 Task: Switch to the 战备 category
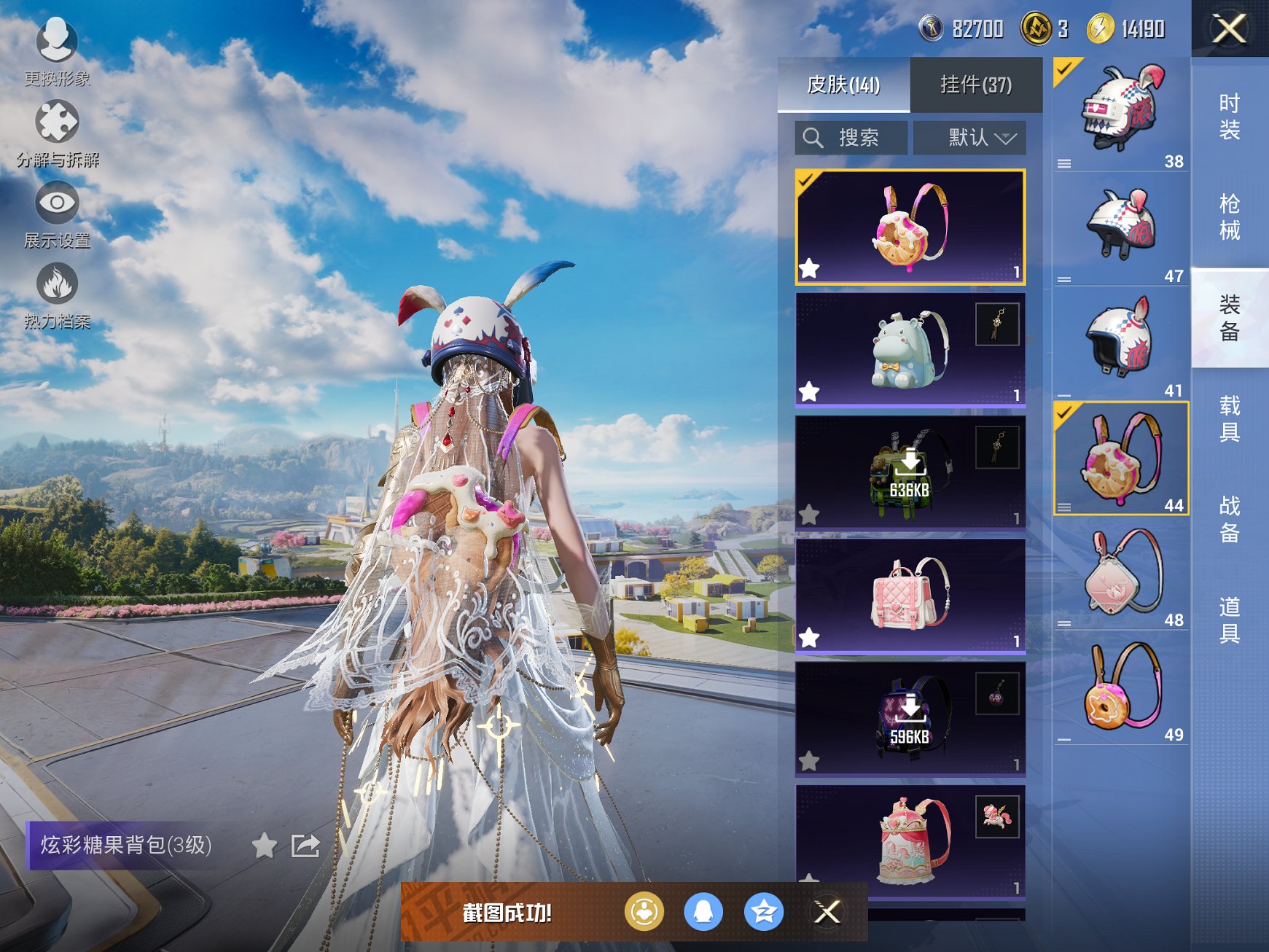pyautogui.click(x=1230, y=519)
